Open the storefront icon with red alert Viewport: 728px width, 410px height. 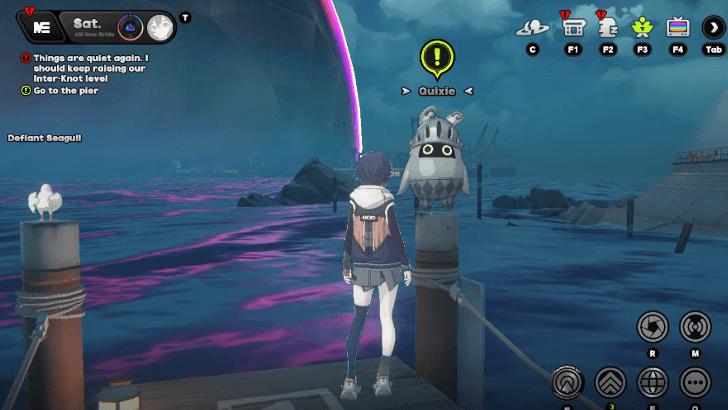pos(573,27)
